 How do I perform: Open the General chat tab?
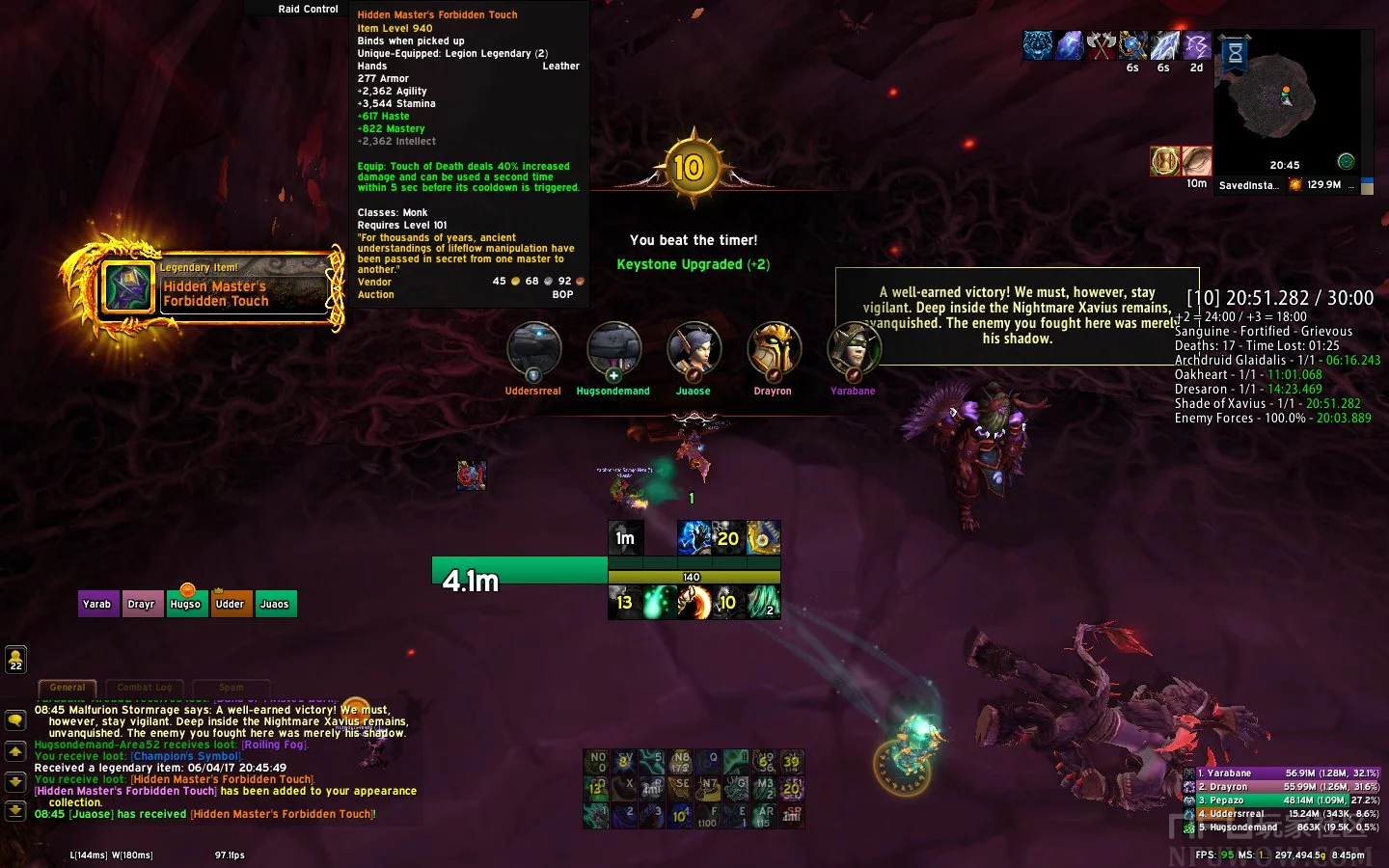pyautogui.click(x=68, y=688)
